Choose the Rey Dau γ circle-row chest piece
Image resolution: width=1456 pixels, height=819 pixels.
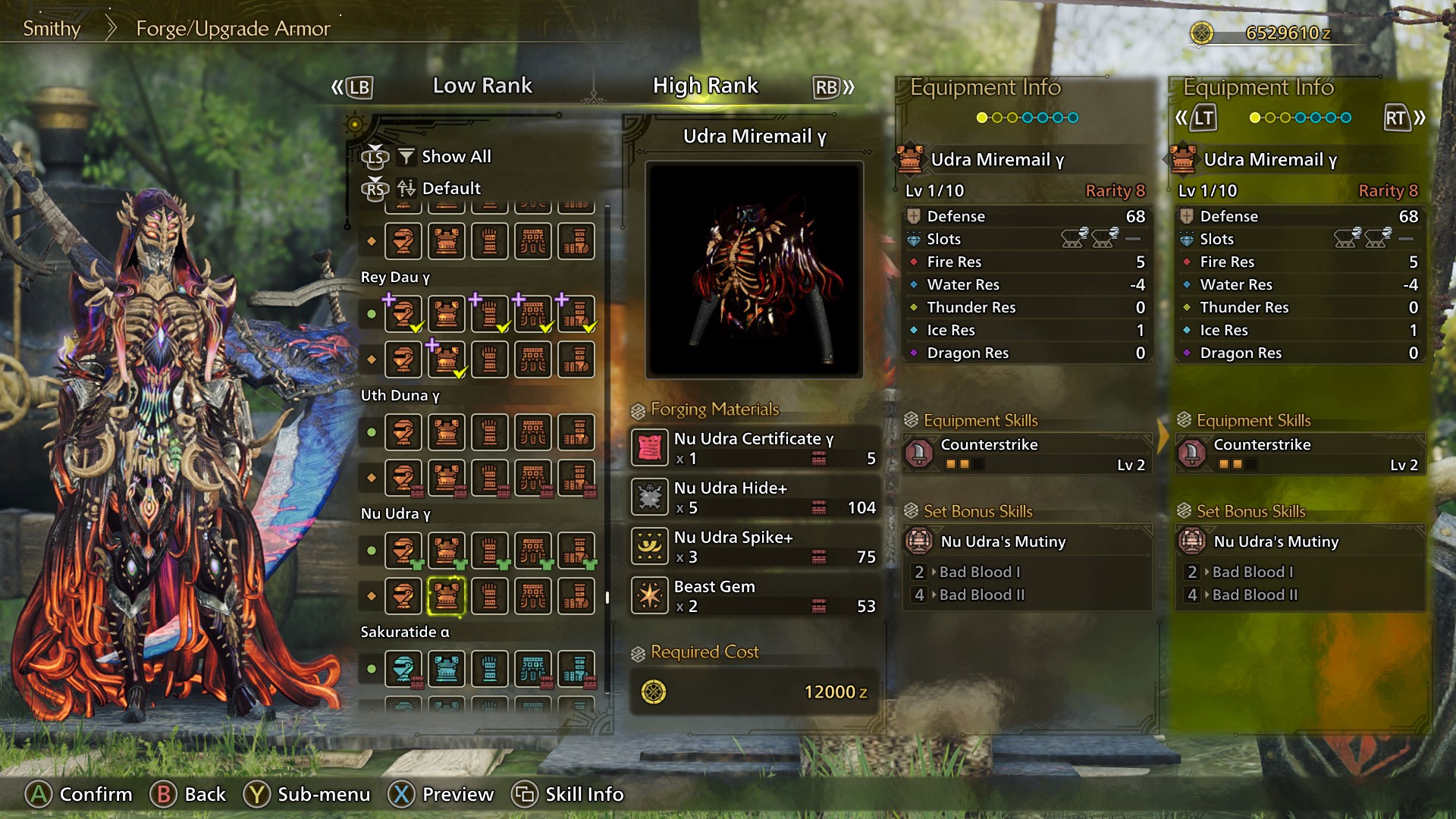pyautogui.click(x=446, y=314)
